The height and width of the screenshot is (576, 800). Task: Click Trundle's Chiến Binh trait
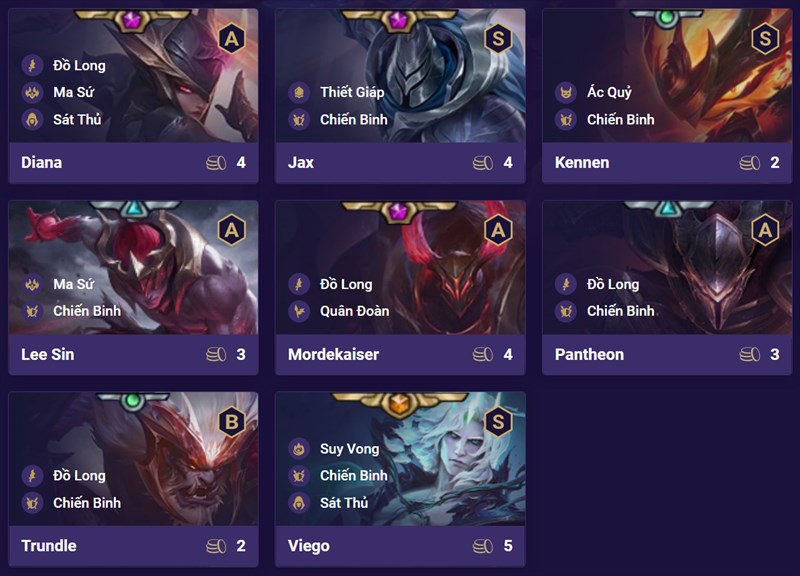86,502
